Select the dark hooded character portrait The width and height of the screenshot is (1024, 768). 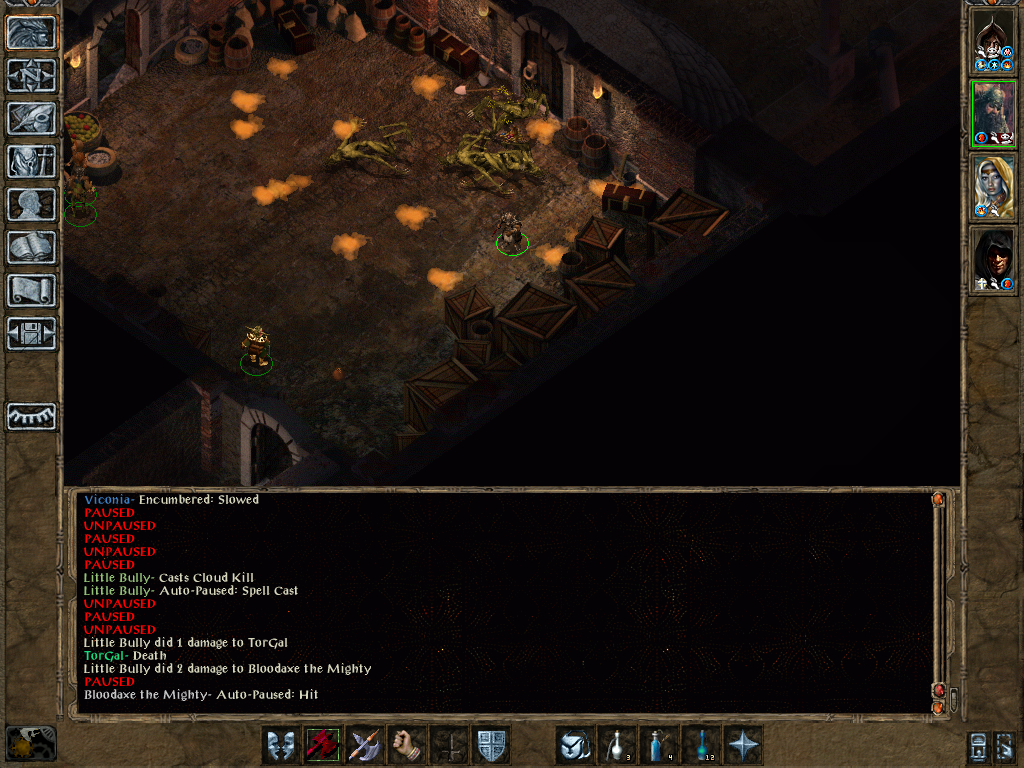pos(994,260)
